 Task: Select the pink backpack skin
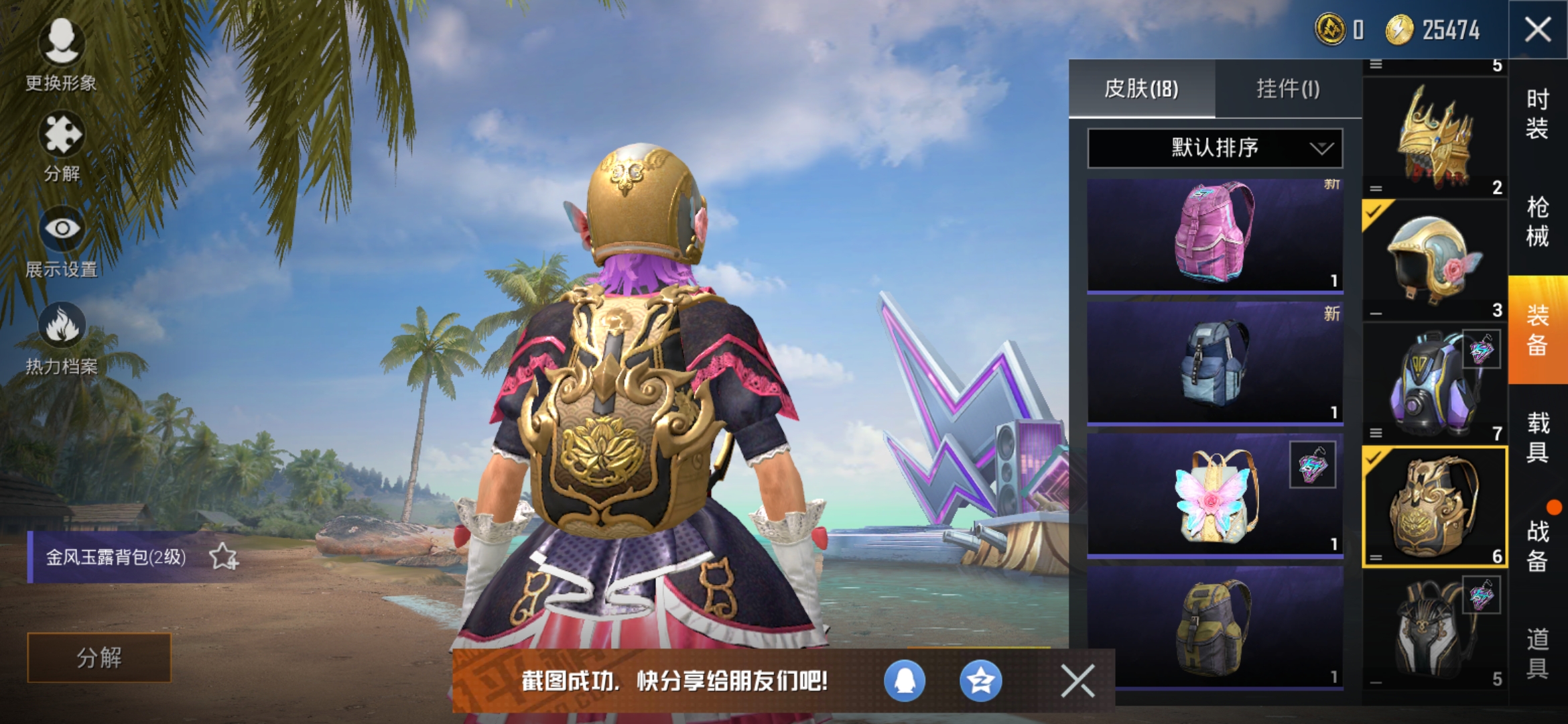[x=1214, y=235]
